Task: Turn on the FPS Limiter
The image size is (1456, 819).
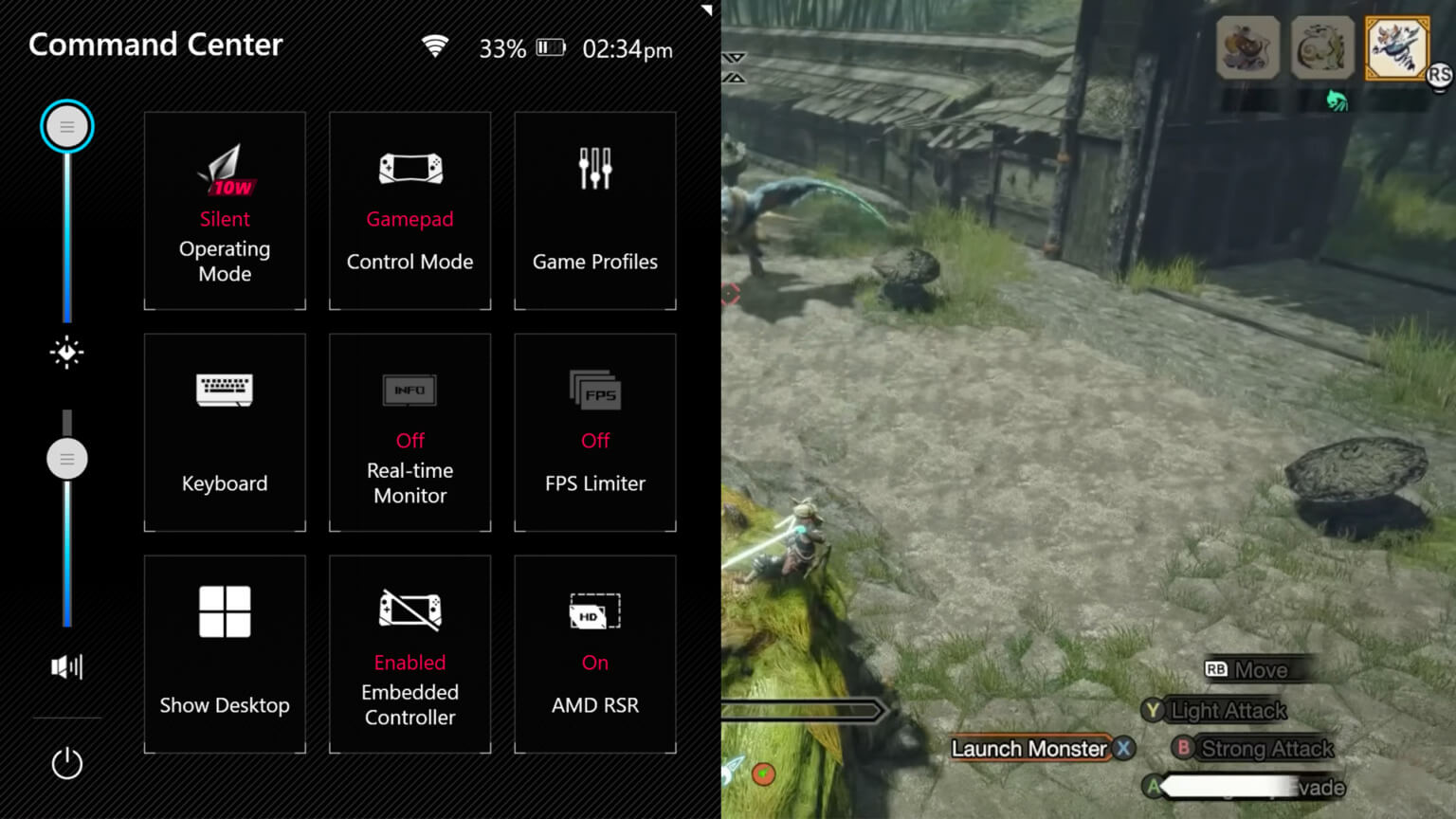Action: click(x=594, y=431)
